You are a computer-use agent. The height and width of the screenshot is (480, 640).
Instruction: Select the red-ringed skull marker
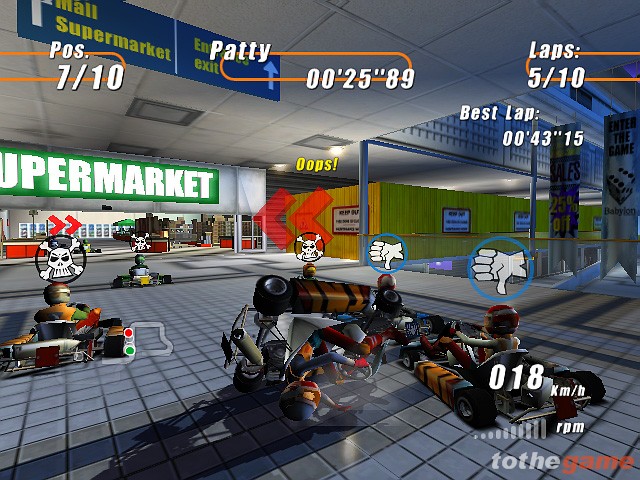[x=310, y=246]
